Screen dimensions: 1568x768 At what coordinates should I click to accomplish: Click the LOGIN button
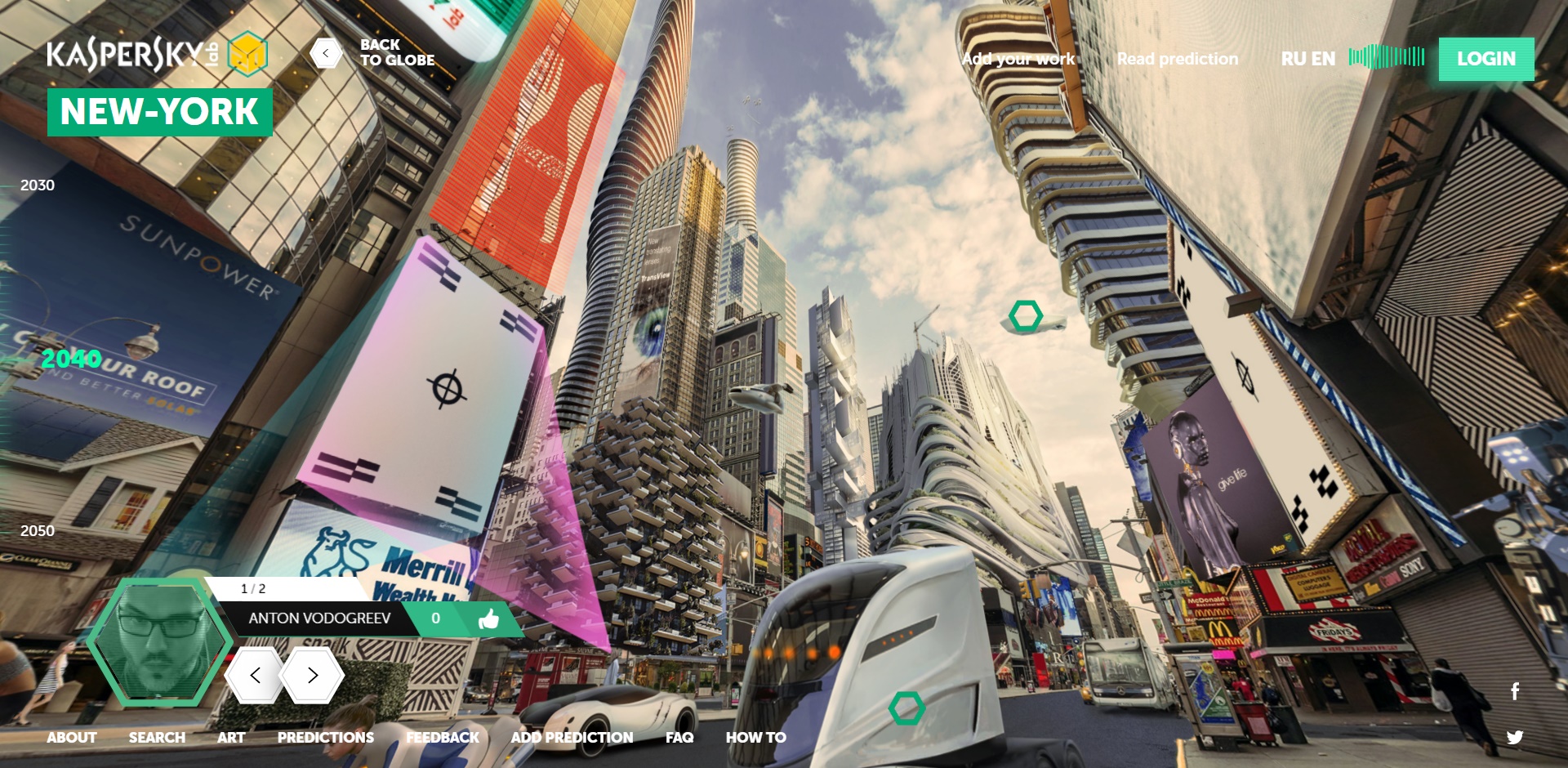point(1486,59)
